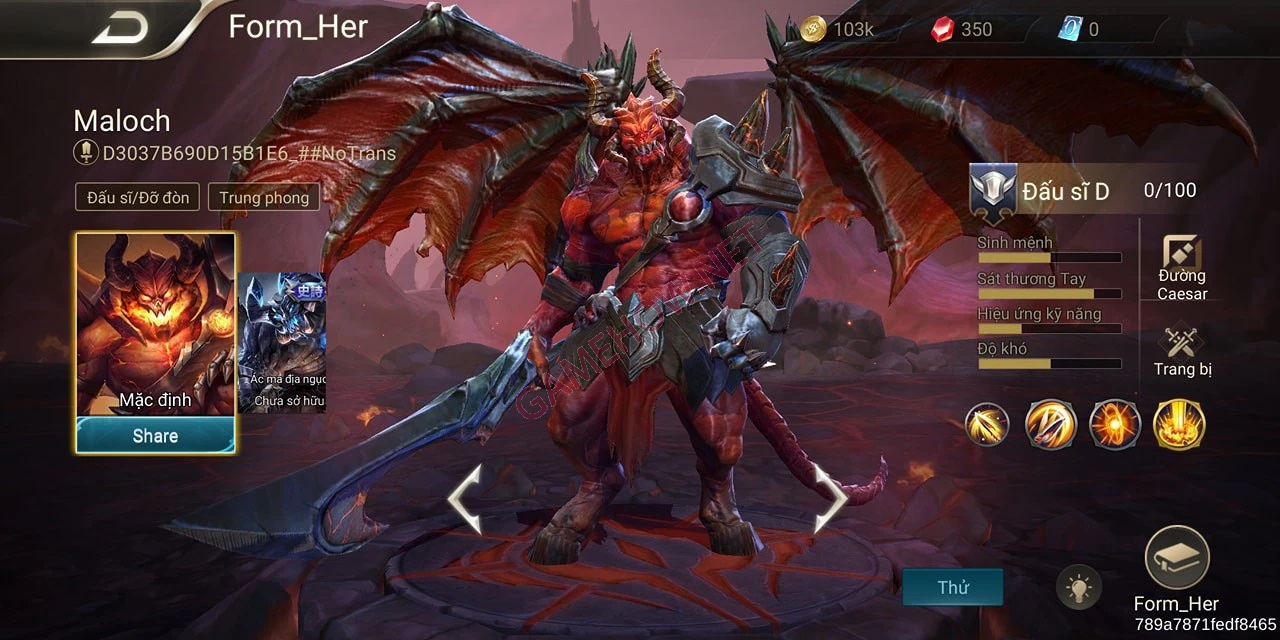Show the previous hero with left arrow
Screen dimensions: 1280x640
coord(465,498)
